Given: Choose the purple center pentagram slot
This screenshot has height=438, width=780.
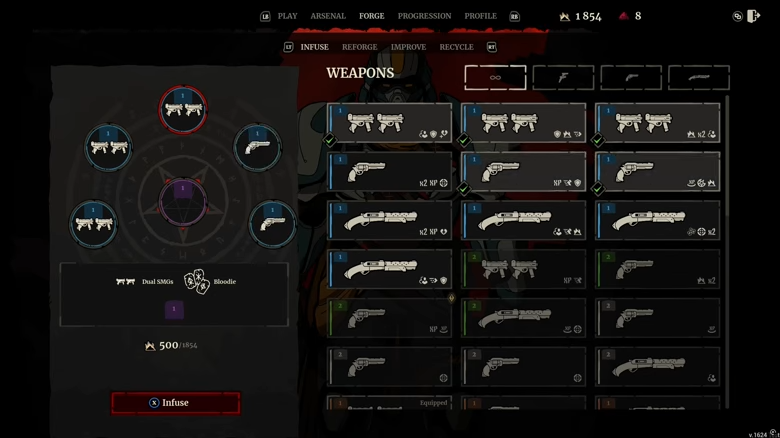Looking at the screenshot, I should click(183, 199).
